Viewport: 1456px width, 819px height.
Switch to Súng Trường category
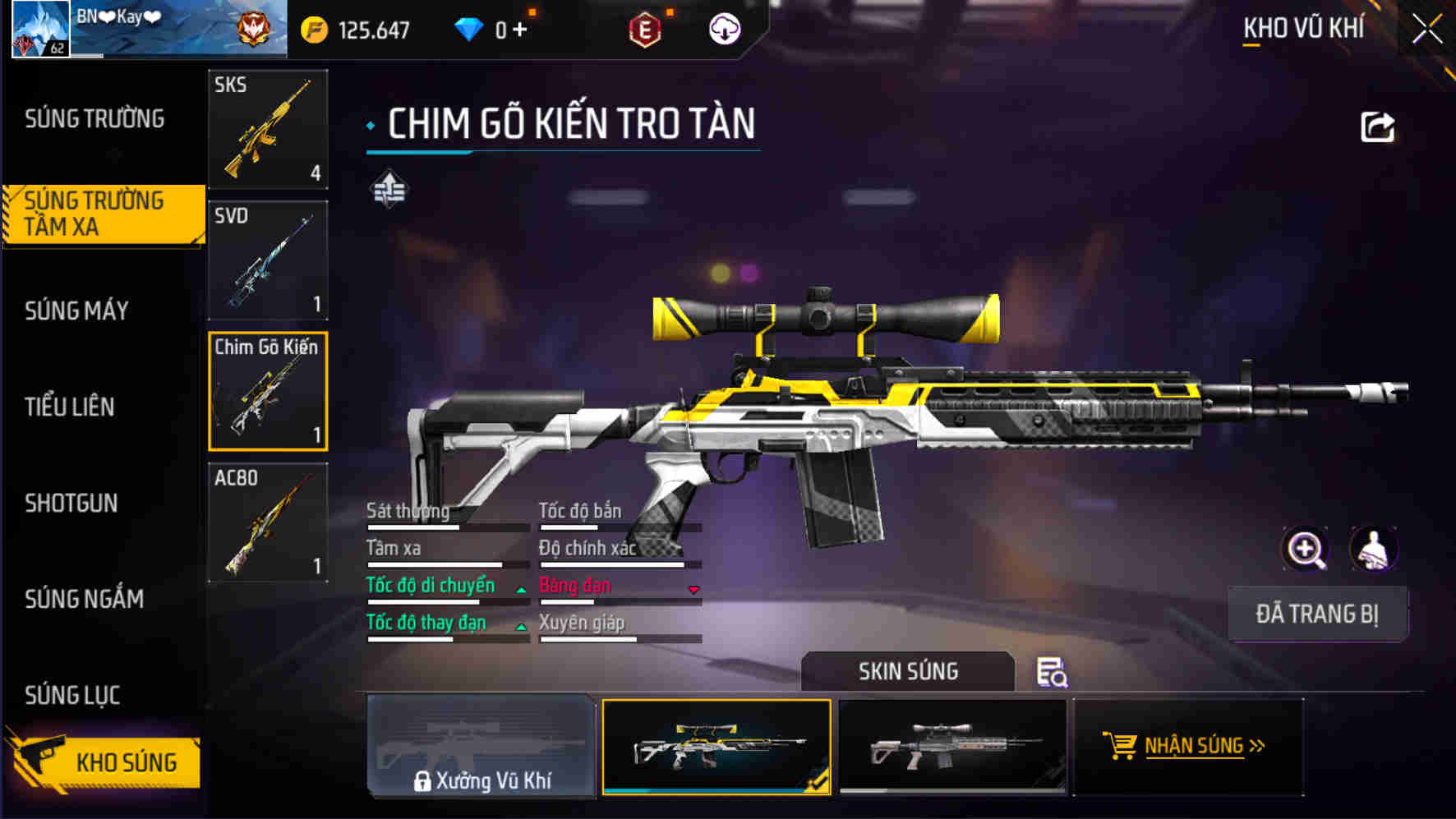(94, 119)
